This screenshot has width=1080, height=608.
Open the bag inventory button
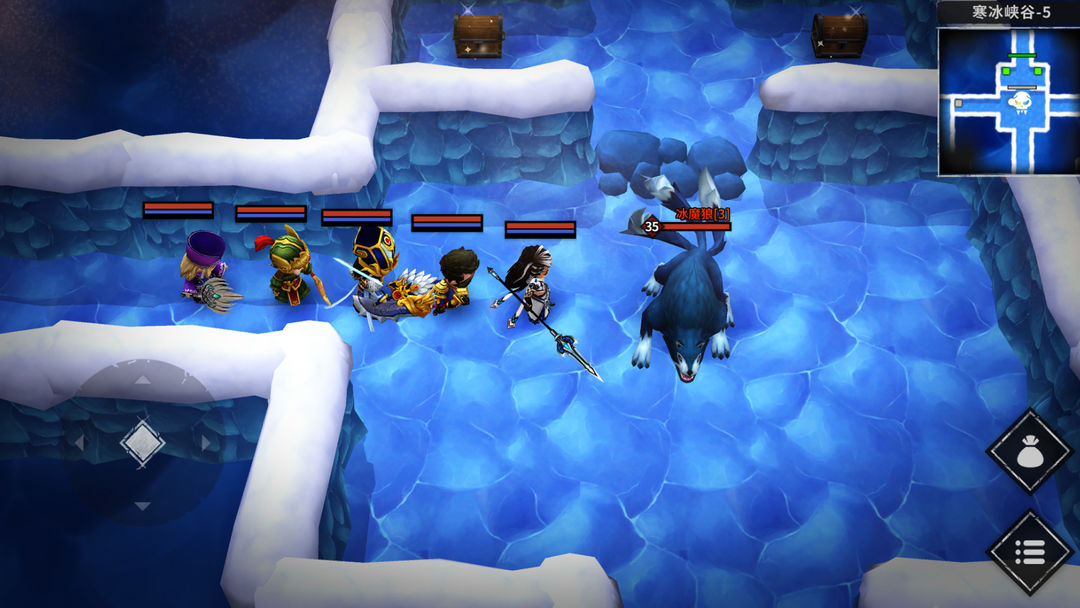point(1029,452)
